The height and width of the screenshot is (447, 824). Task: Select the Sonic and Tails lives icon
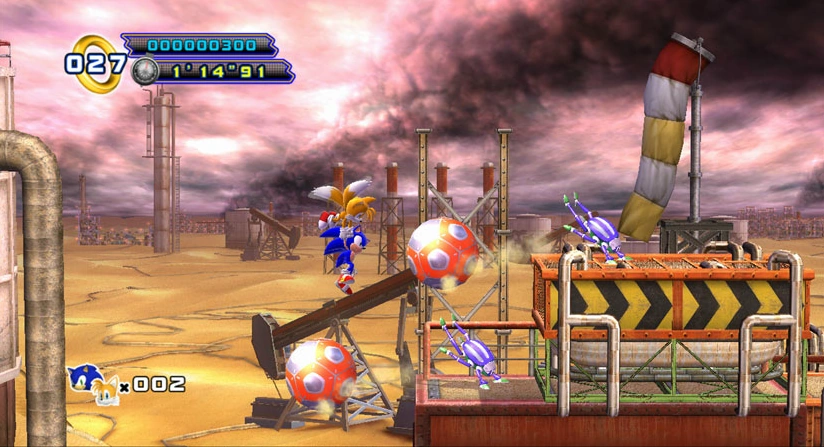[92, 383]
